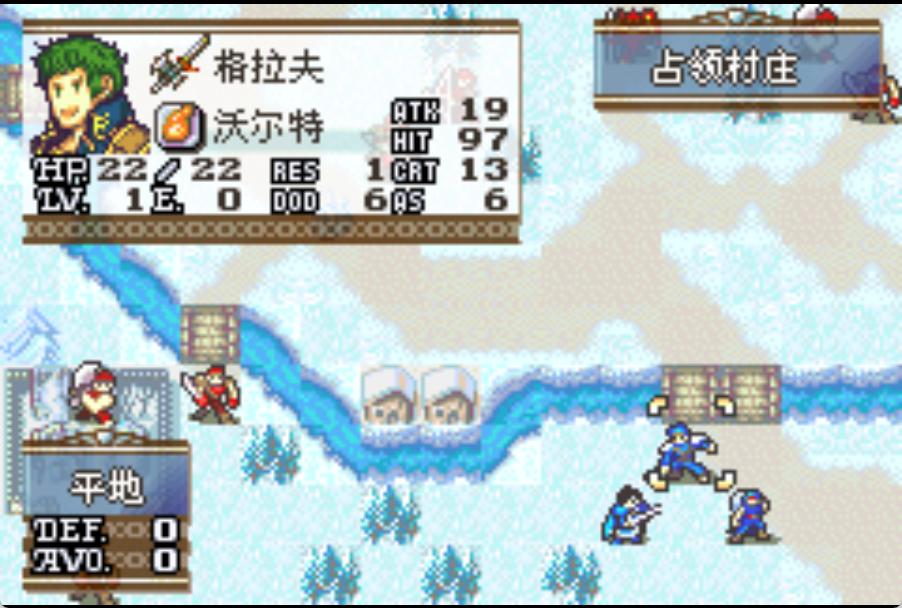Screen dimensions: 902x608
Task: Choose the blue archer unit
Action: [631, 514]
